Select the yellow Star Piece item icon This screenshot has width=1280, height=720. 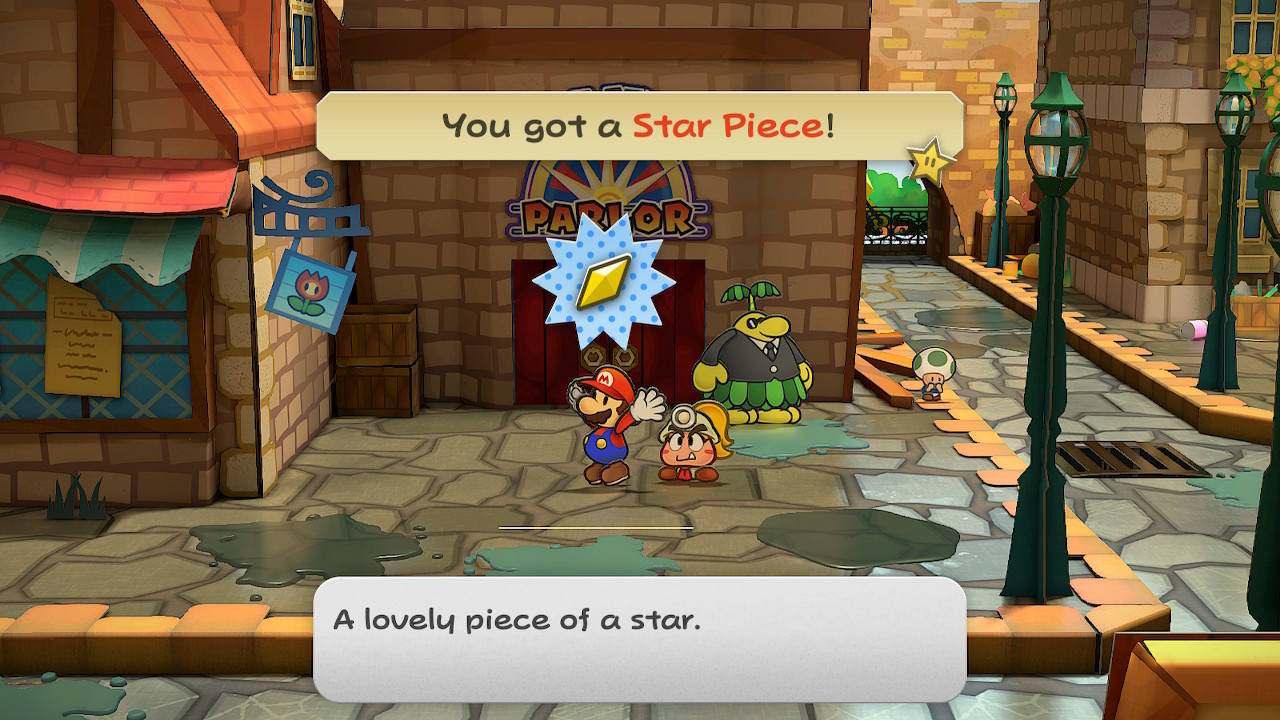602,283
